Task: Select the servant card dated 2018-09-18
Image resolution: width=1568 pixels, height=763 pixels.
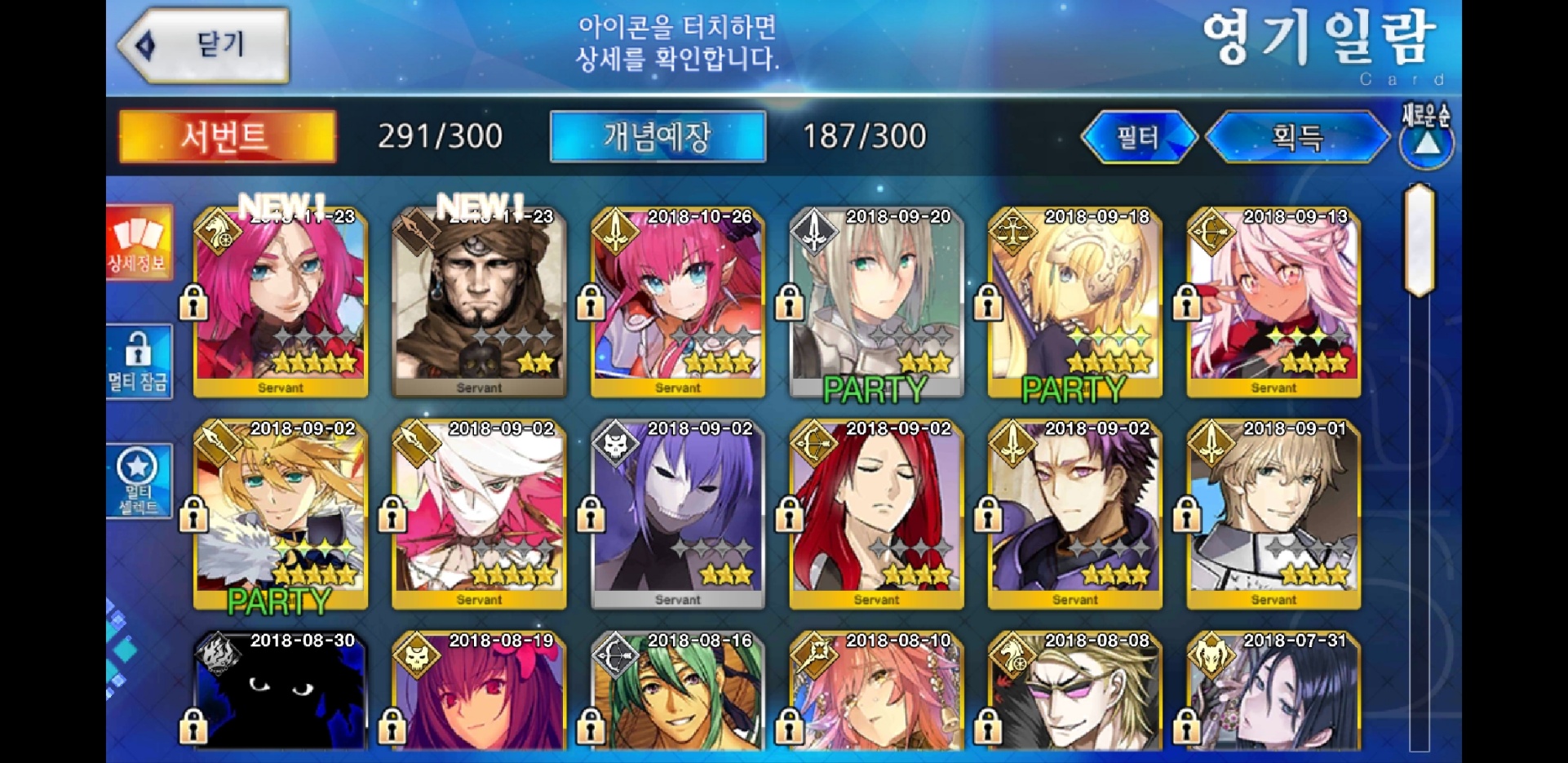Action: pos(1075,302)
